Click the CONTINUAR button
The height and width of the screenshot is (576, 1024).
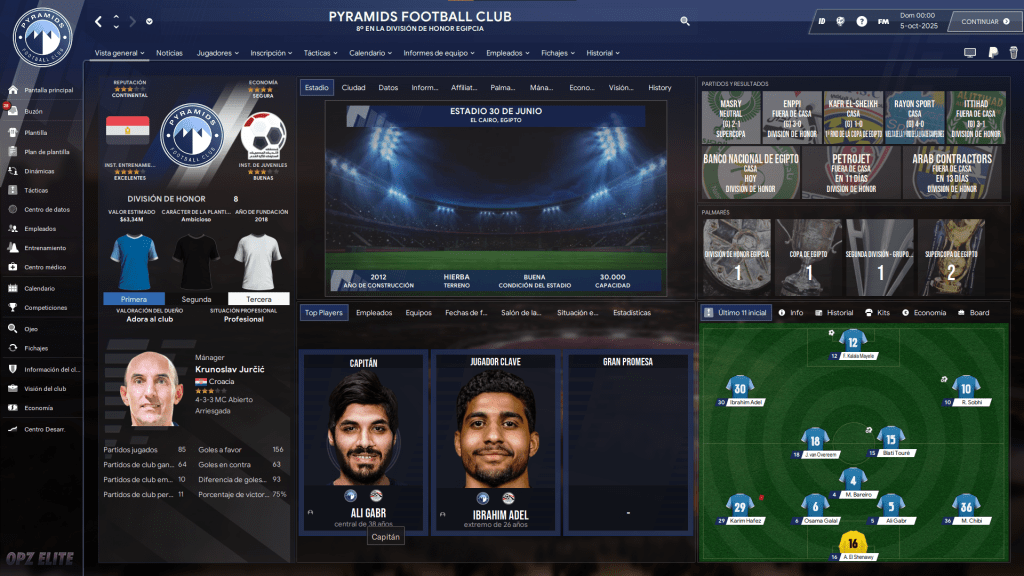[979, 21]
